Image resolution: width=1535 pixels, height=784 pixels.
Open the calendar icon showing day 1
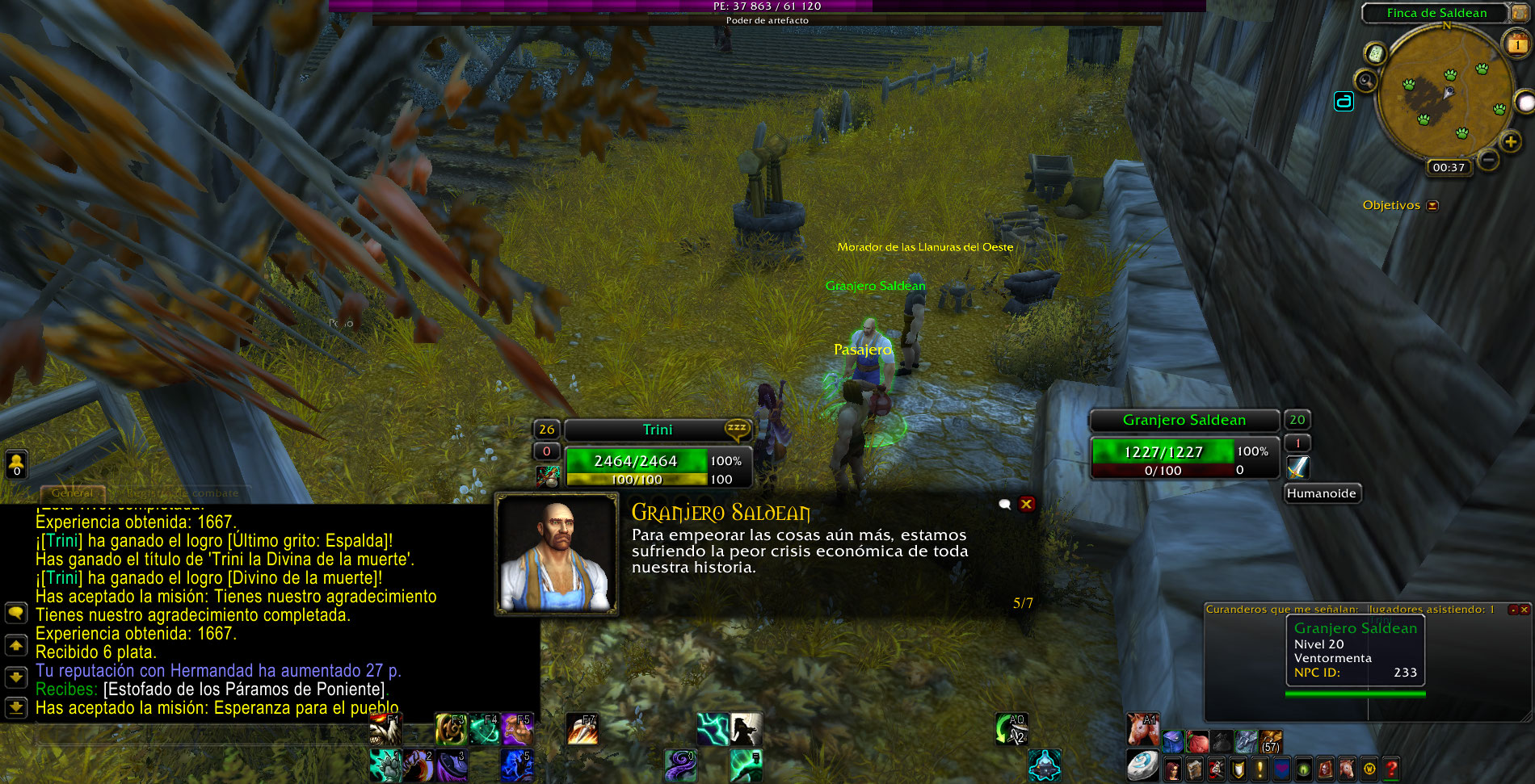tap(1516, 44)
